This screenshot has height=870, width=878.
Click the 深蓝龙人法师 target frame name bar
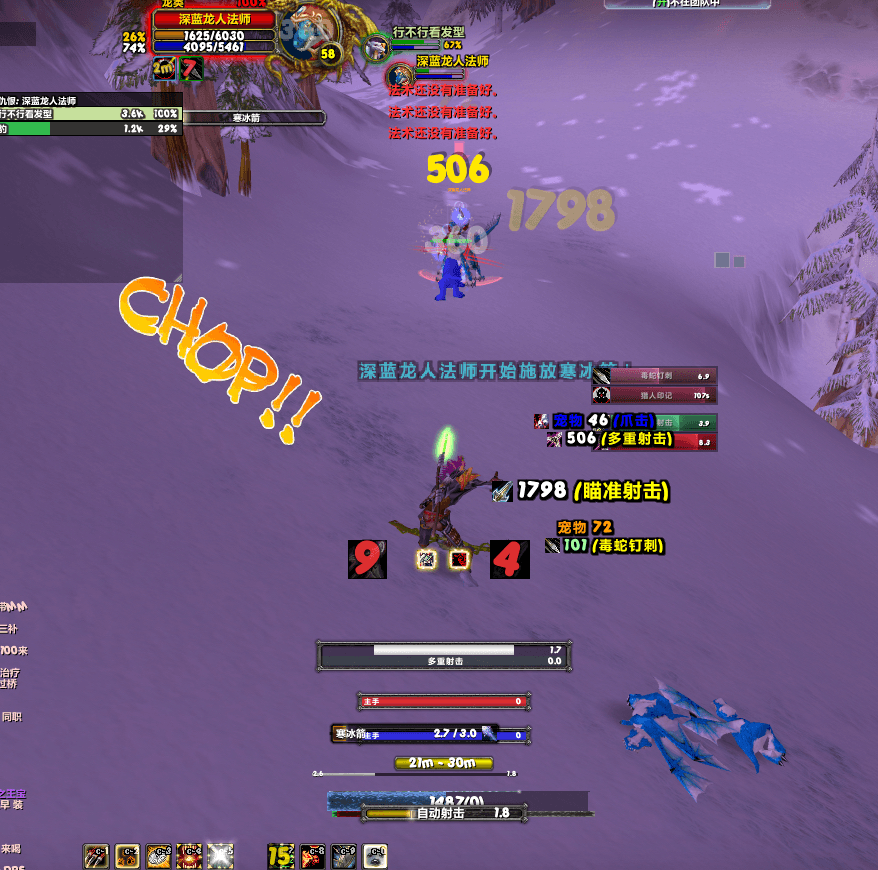[213, 19]
